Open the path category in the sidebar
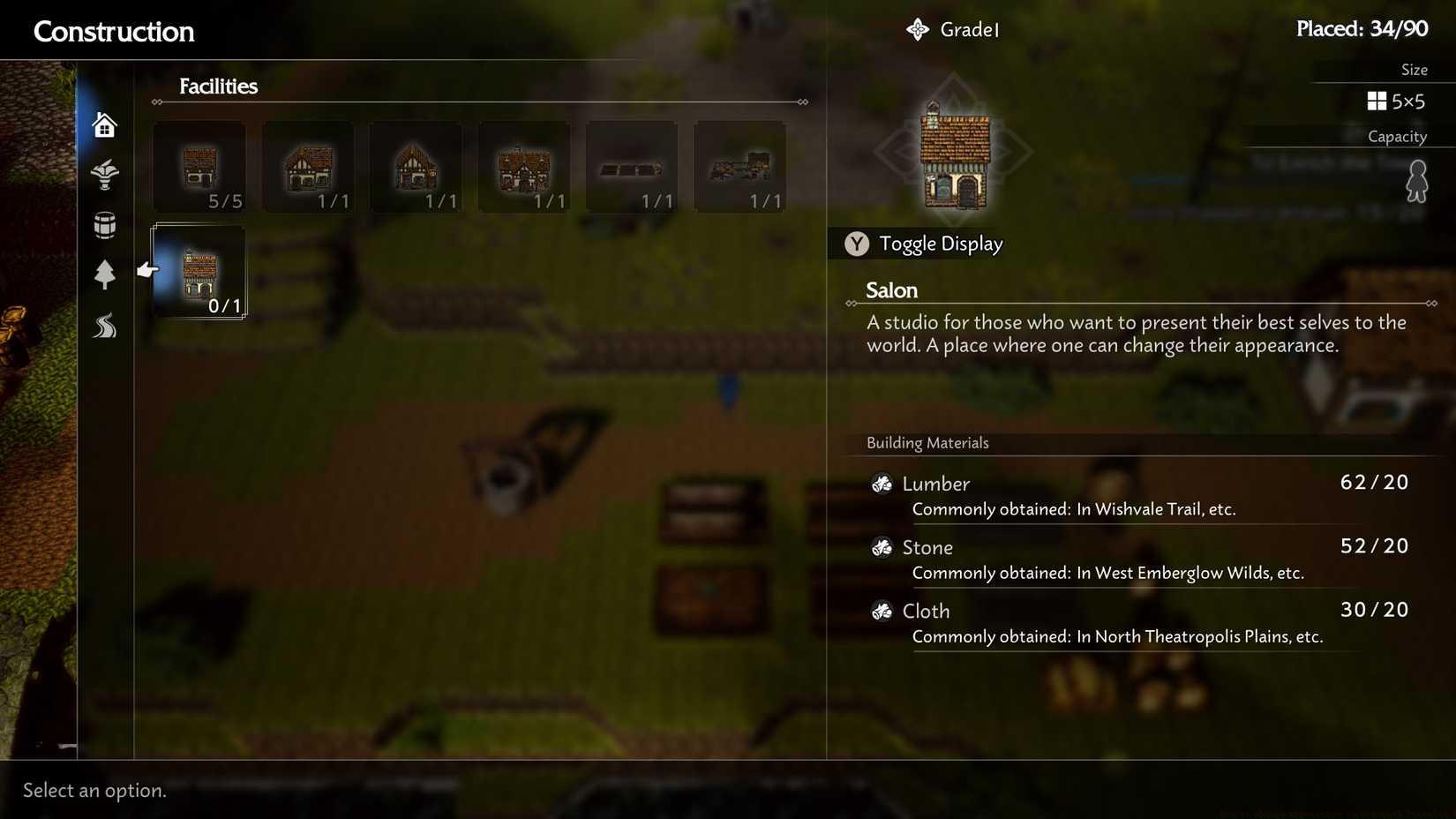This screenshot has width=1456, height=819. click(104, 326)
